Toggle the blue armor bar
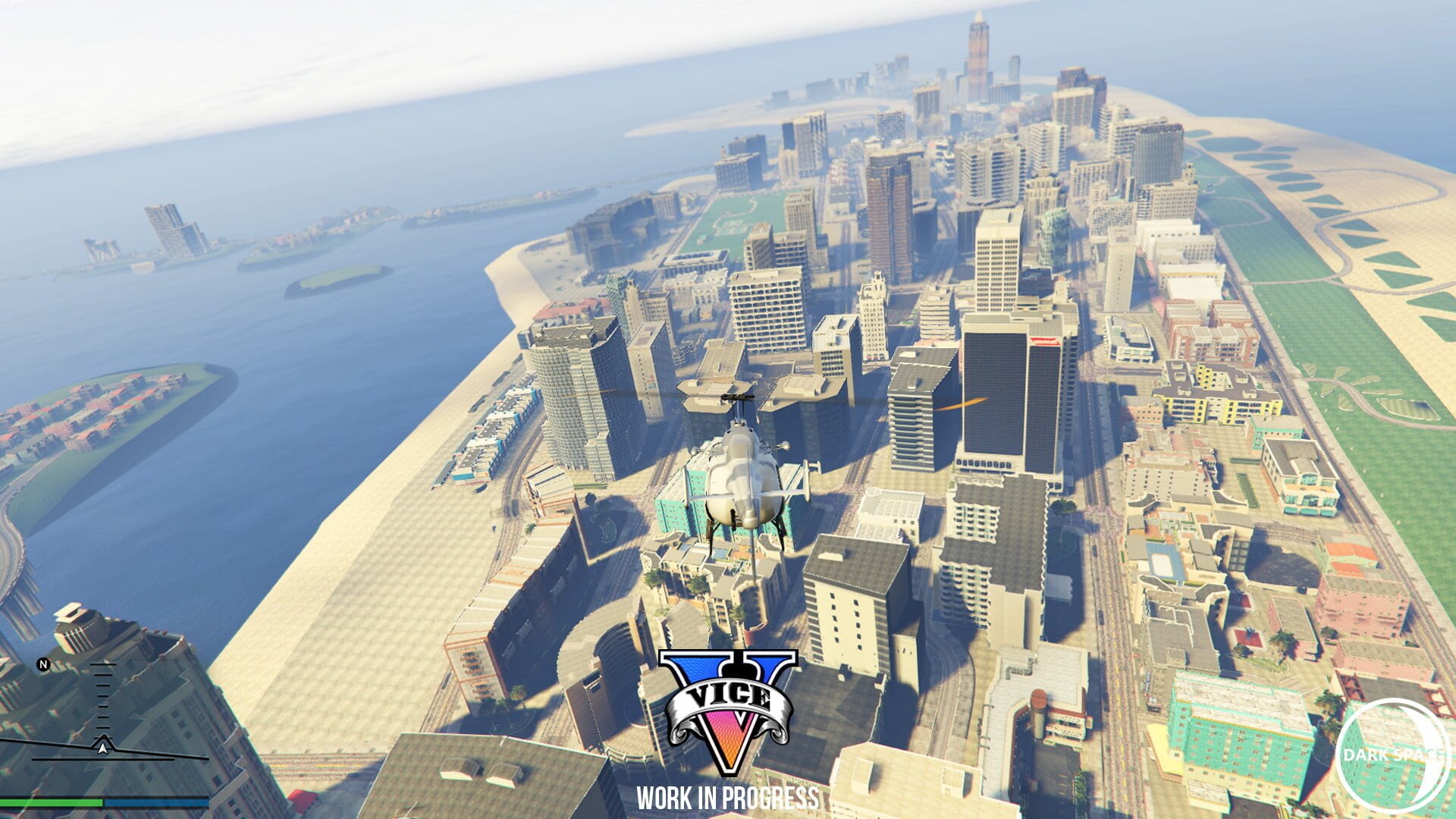 click(x=155, y=802)
